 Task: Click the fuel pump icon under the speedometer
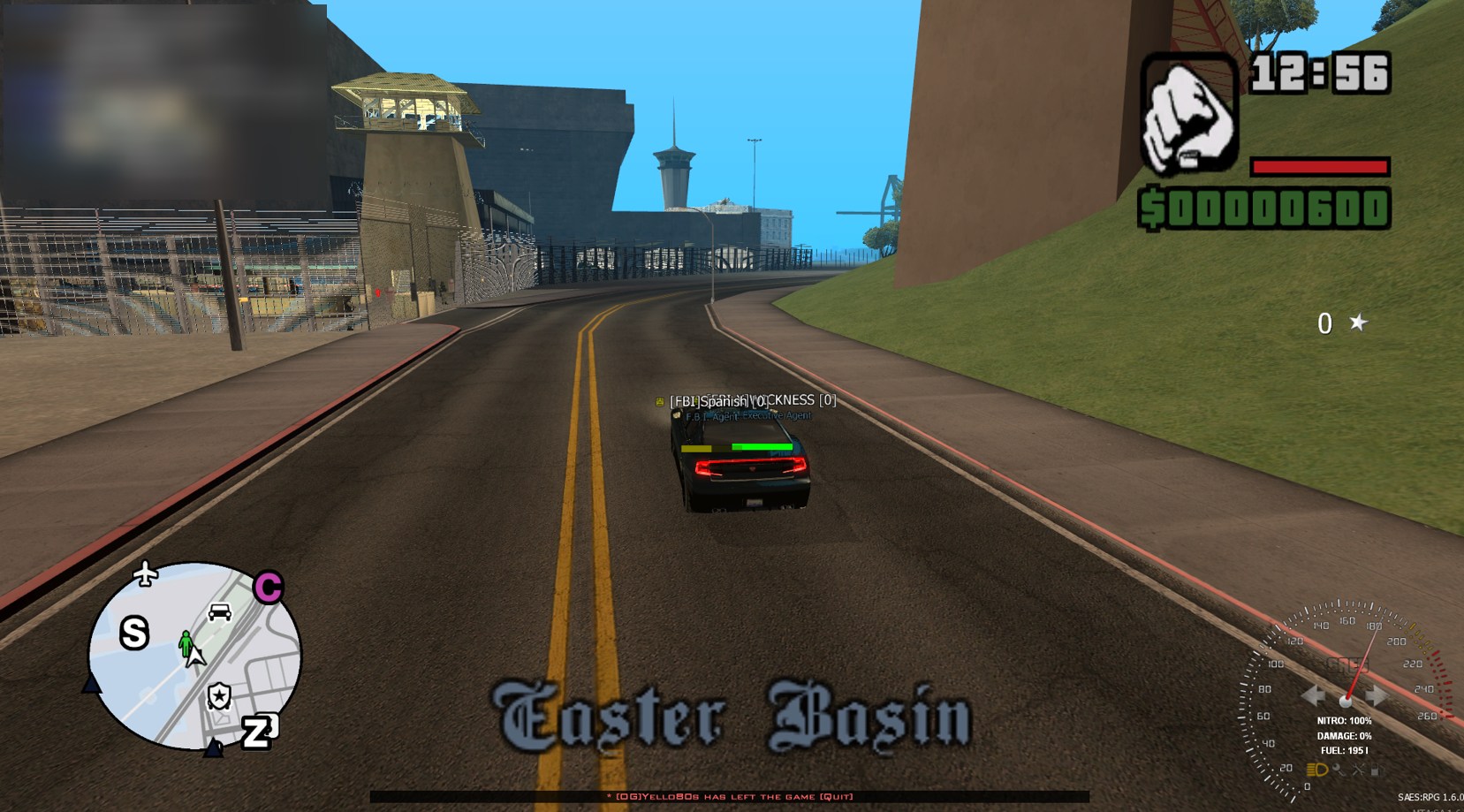tap(1377, 770)
